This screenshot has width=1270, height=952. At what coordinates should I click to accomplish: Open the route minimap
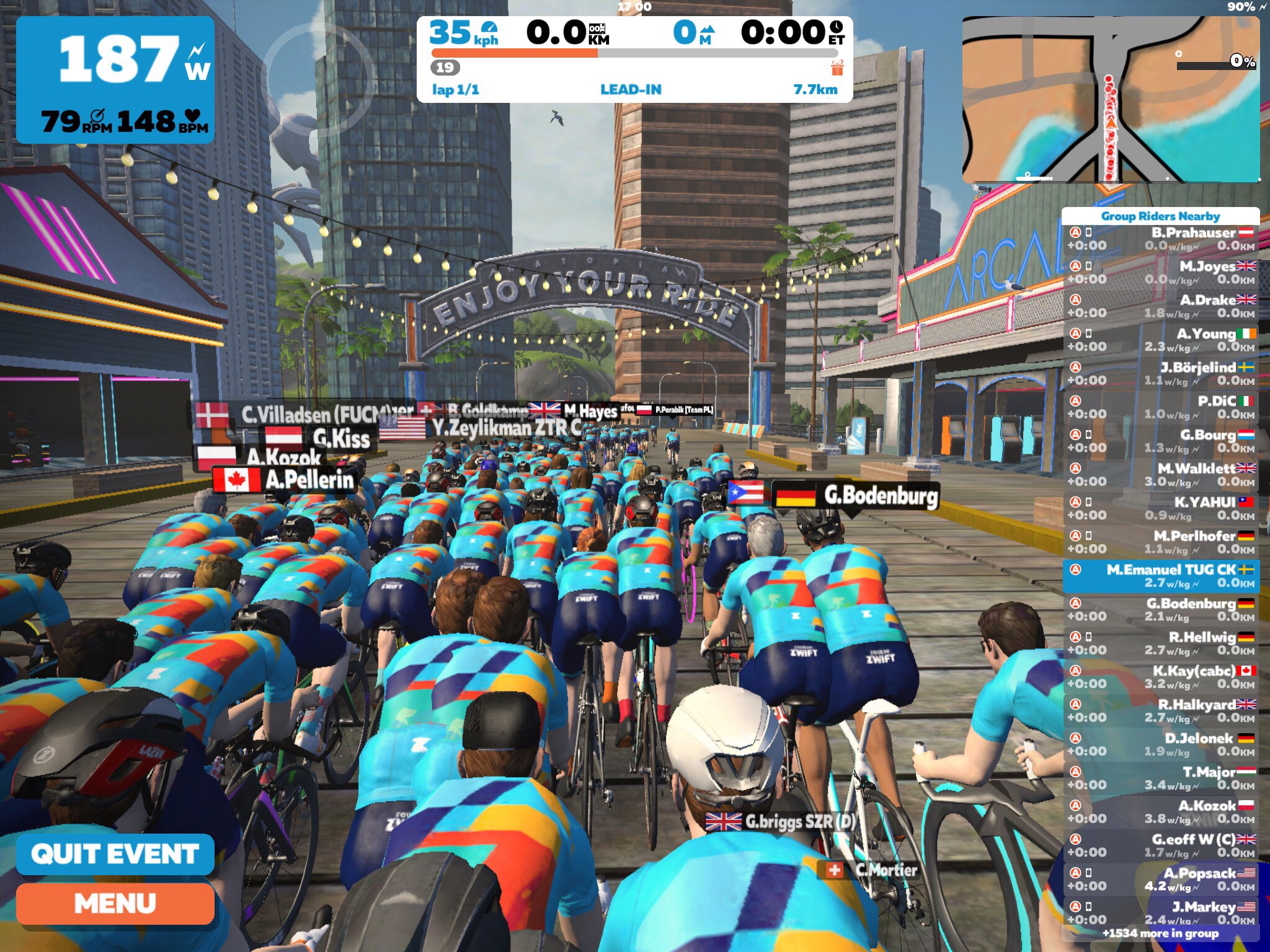[1110, 99]
